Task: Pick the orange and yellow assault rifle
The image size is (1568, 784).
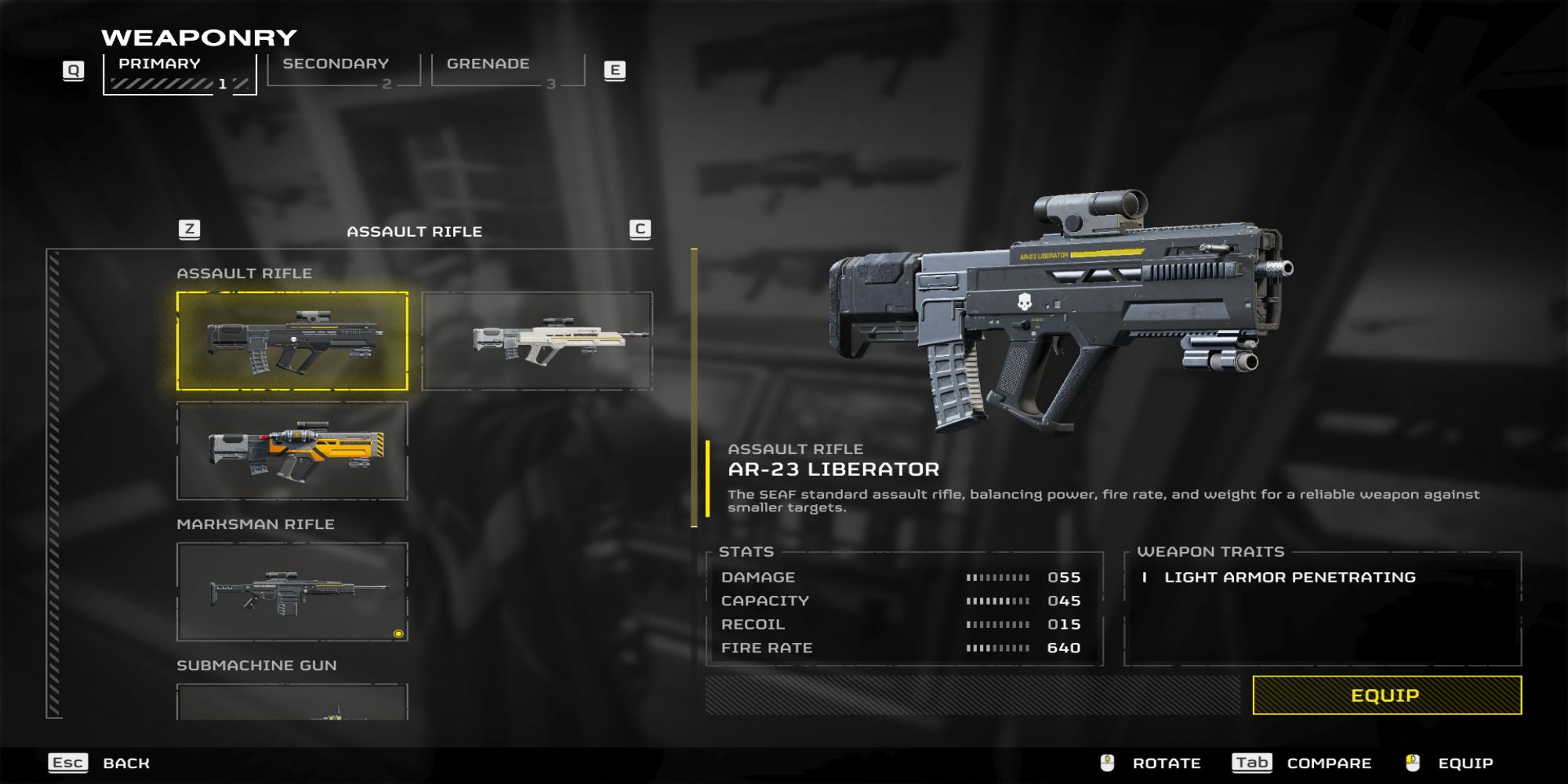Action: pyautogui.click(x=292, y=451)
